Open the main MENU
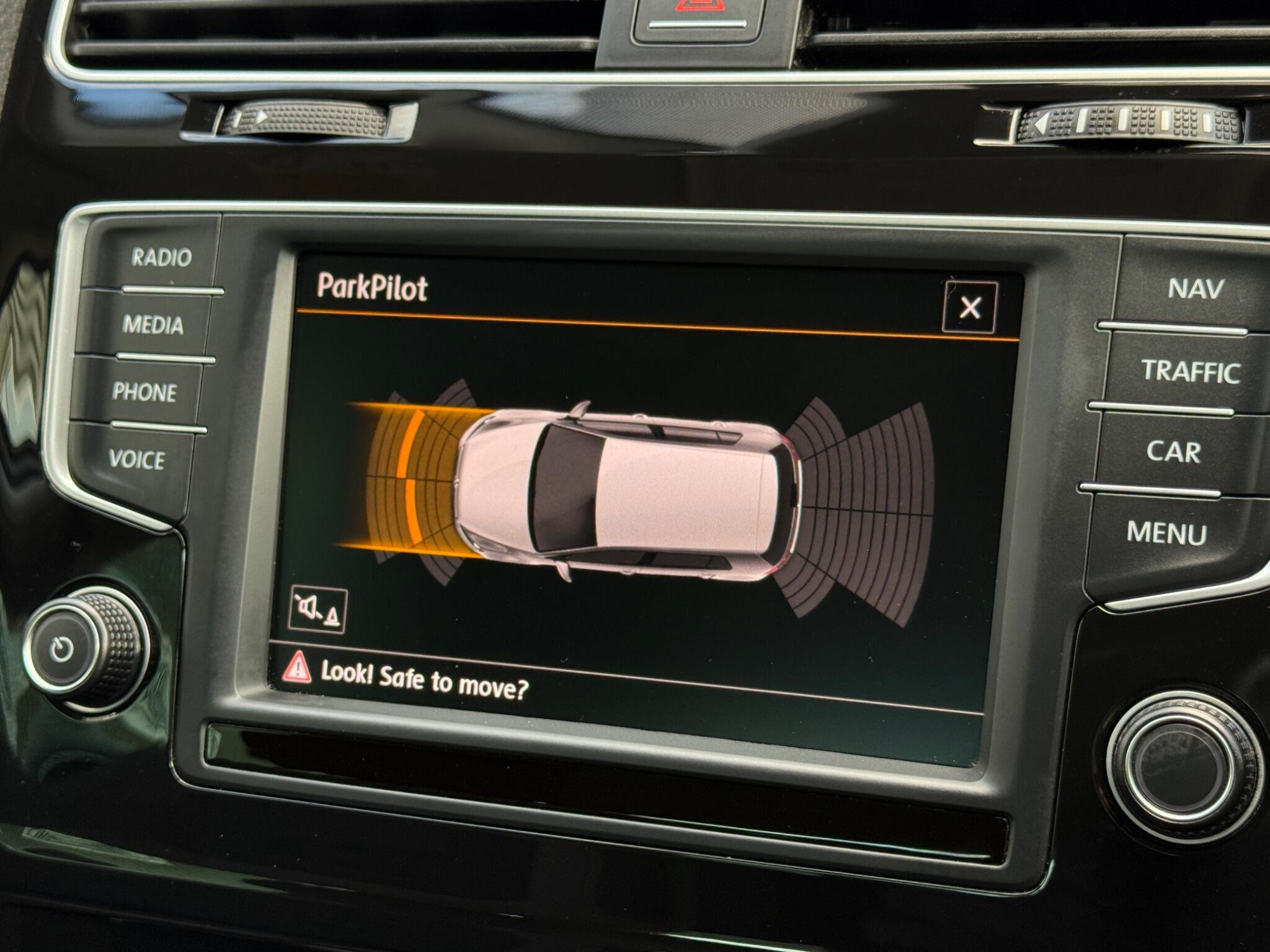 1166,532
